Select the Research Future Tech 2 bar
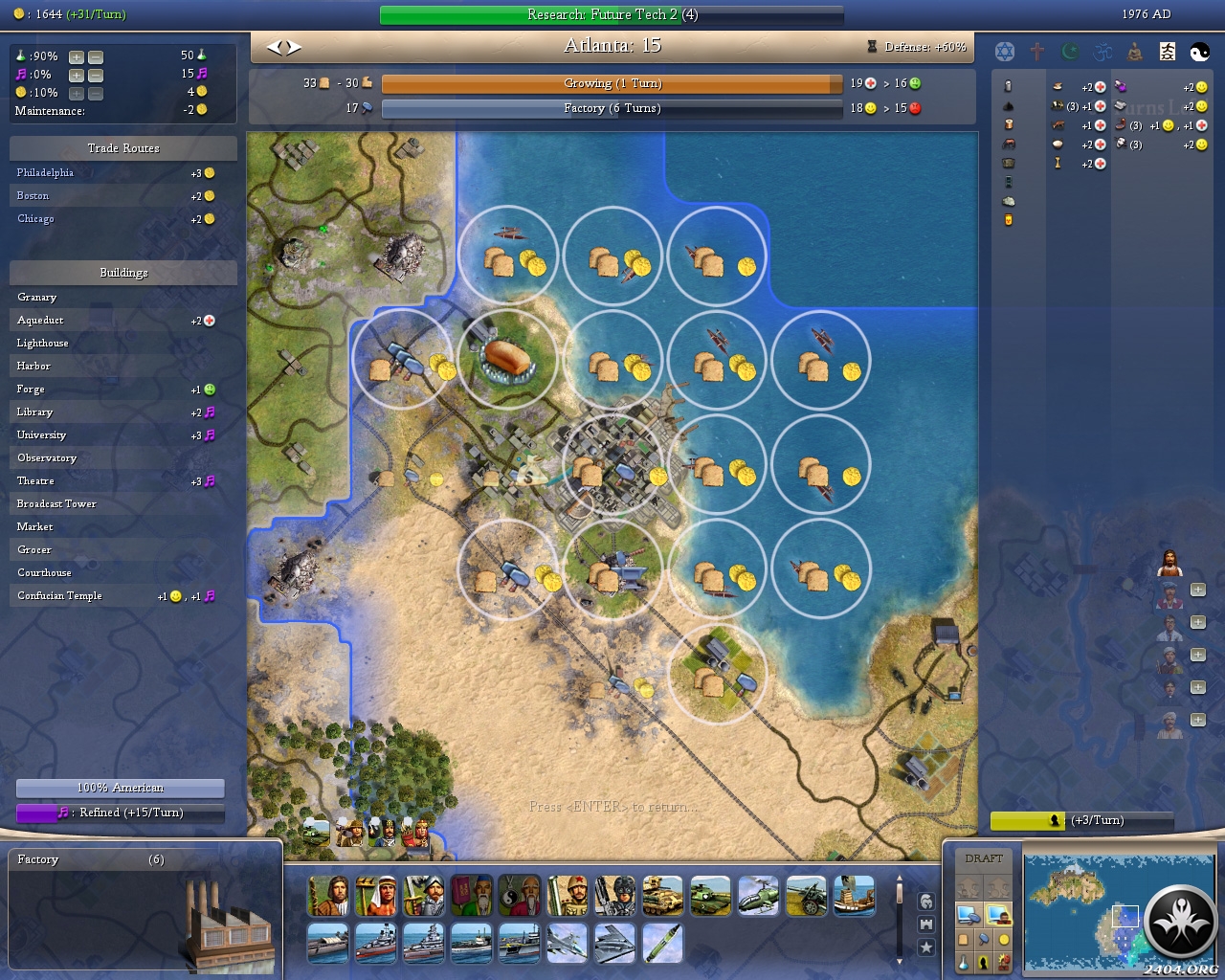The width and height of the screenshot is (1225, 980). point(612,15)
